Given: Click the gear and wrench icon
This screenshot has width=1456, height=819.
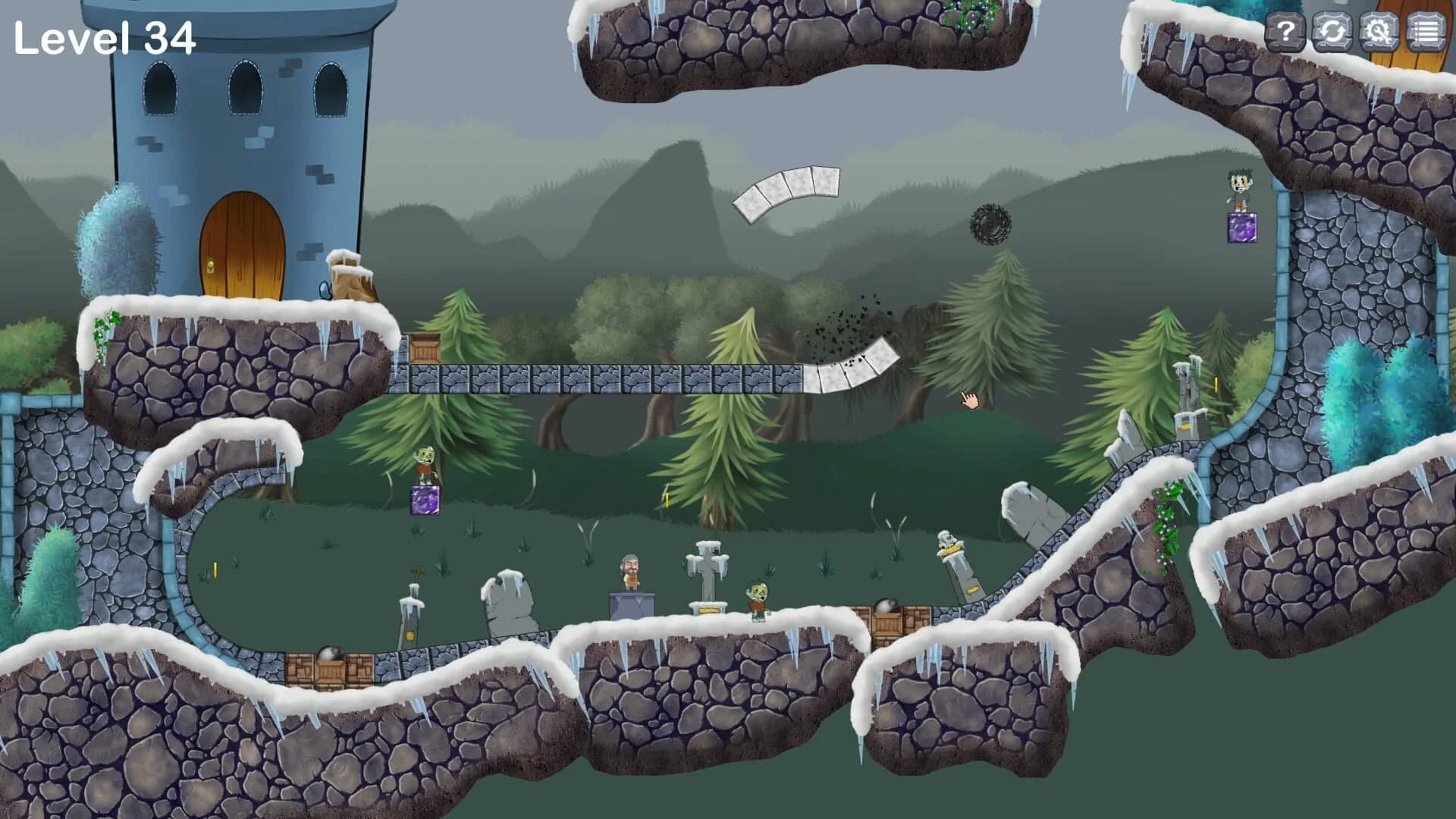Looking at the screenshot, I should 1380,32.
